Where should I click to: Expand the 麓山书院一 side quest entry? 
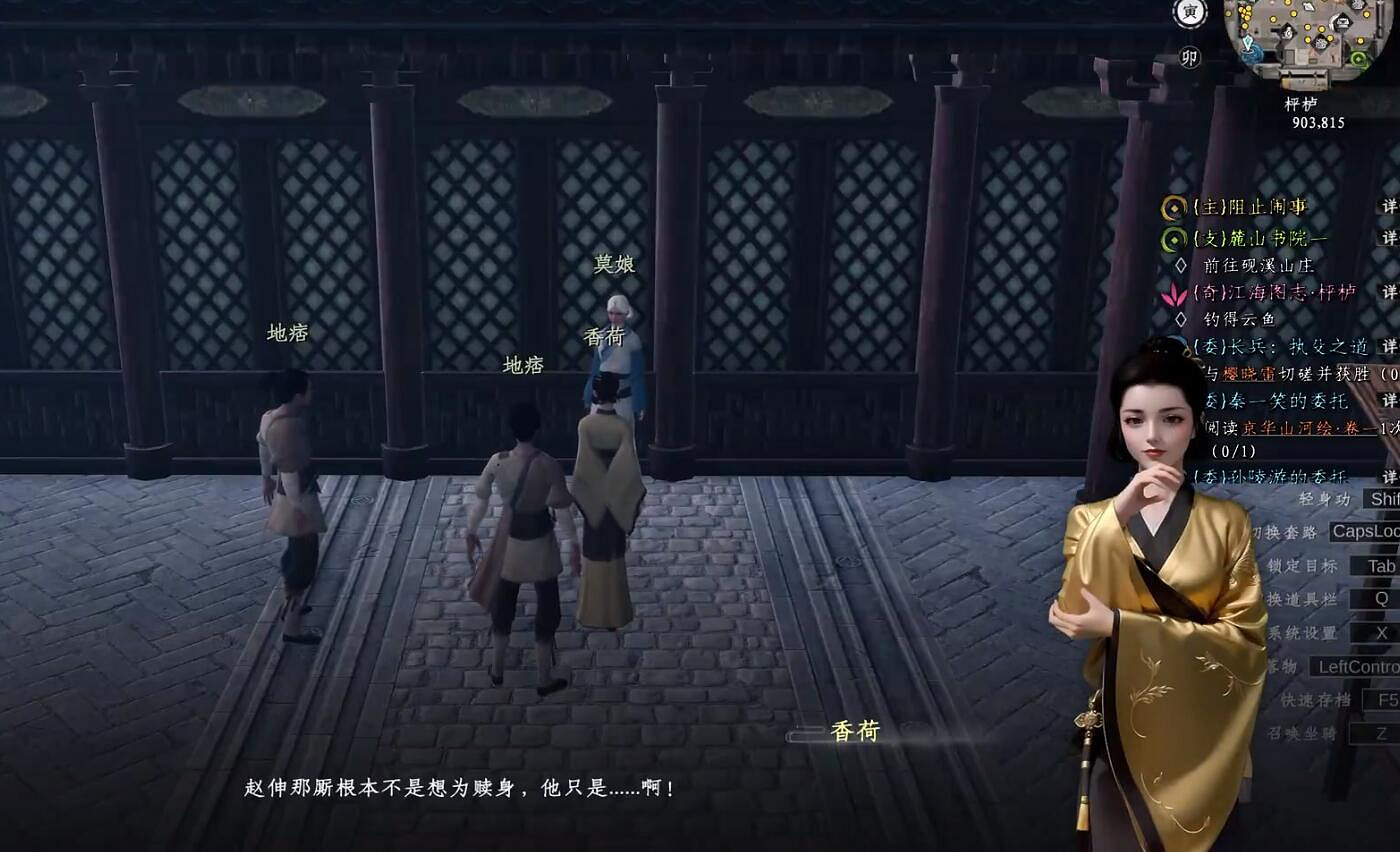click(1391, 237)
